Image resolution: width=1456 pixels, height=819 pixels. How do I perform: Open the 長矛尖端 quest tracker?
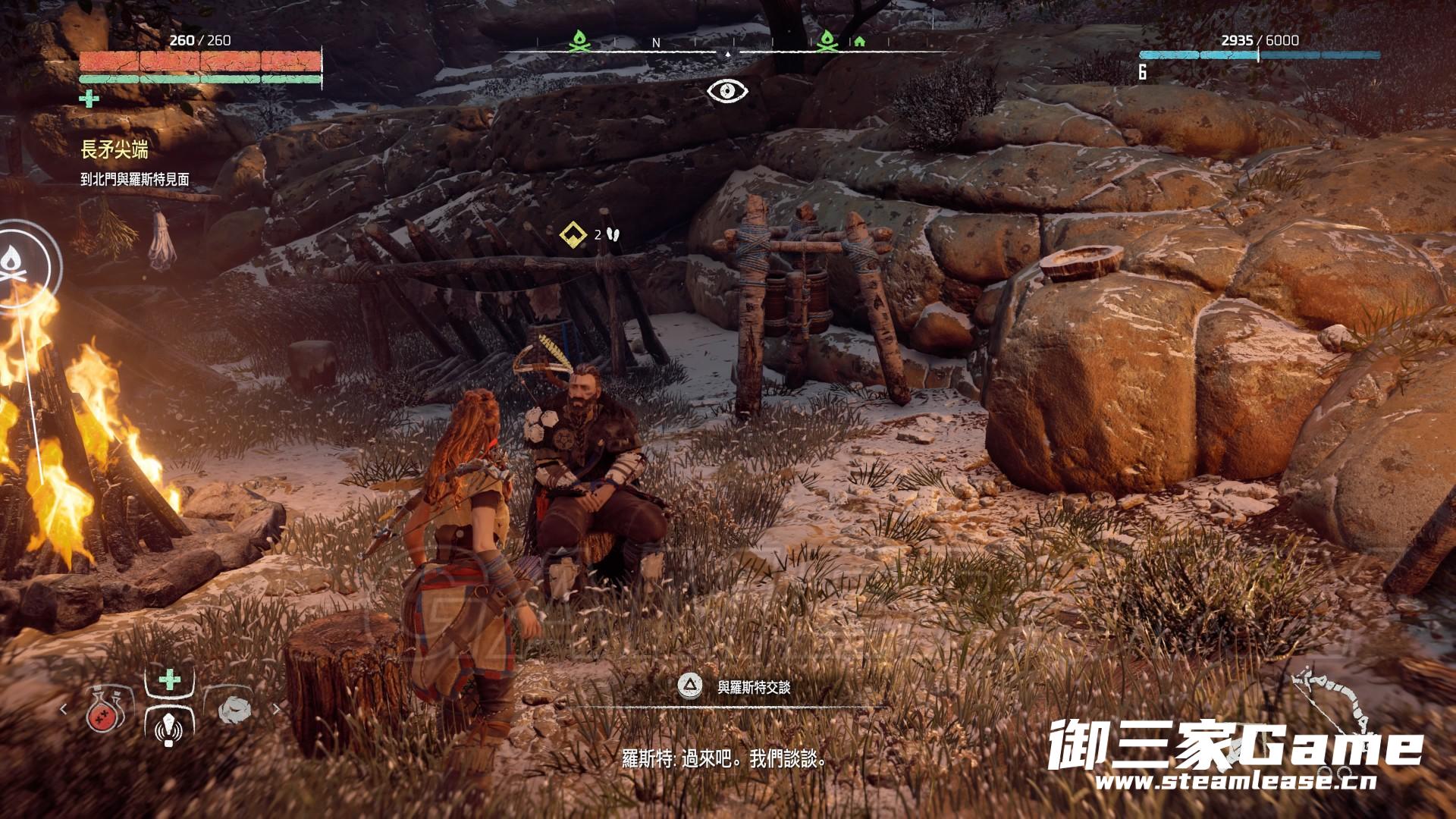(x=115, y=150)
